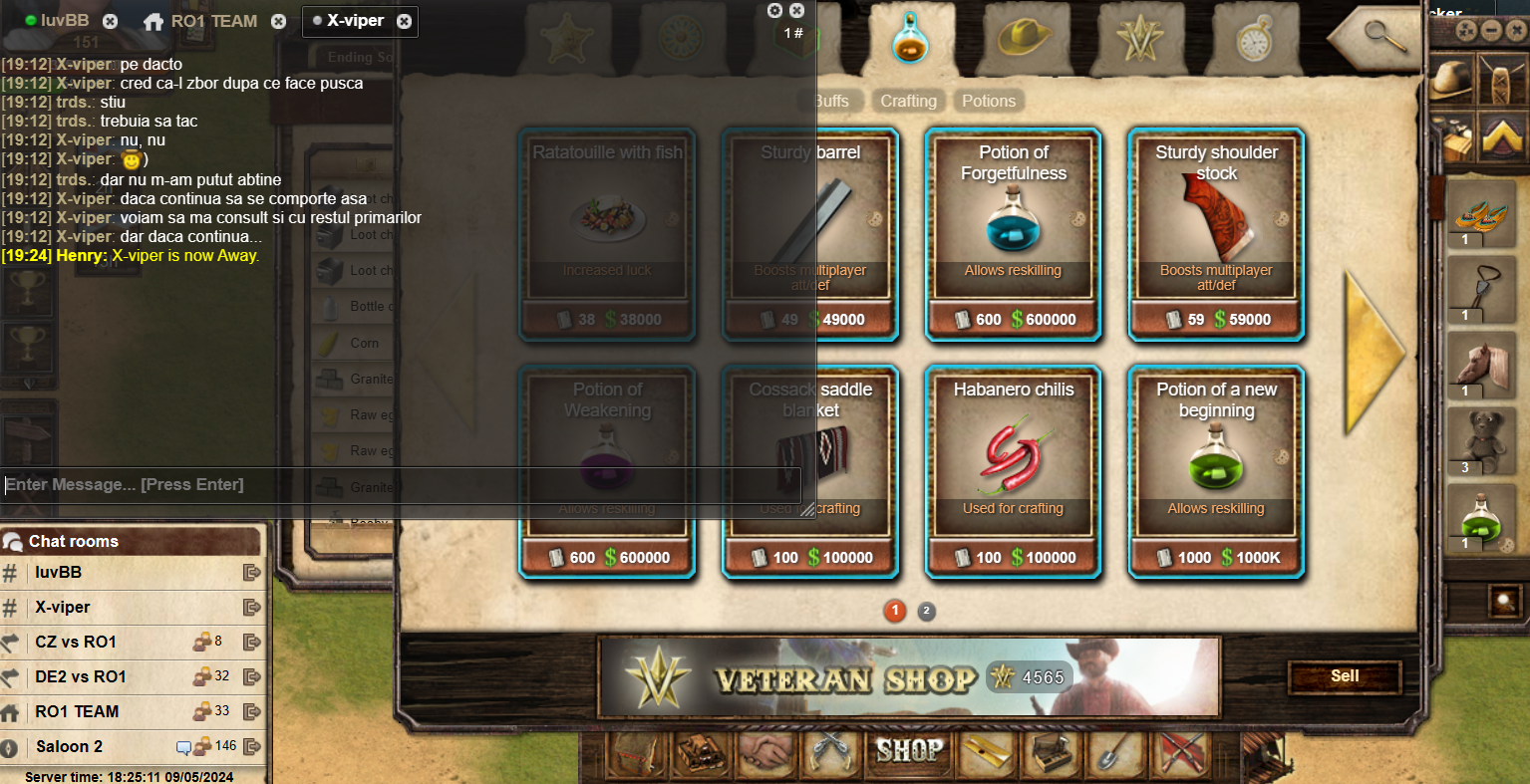This screenshot has height=784, width=1530.
Task: Join the CZ vs RO1 chat room
Action: 76,642
